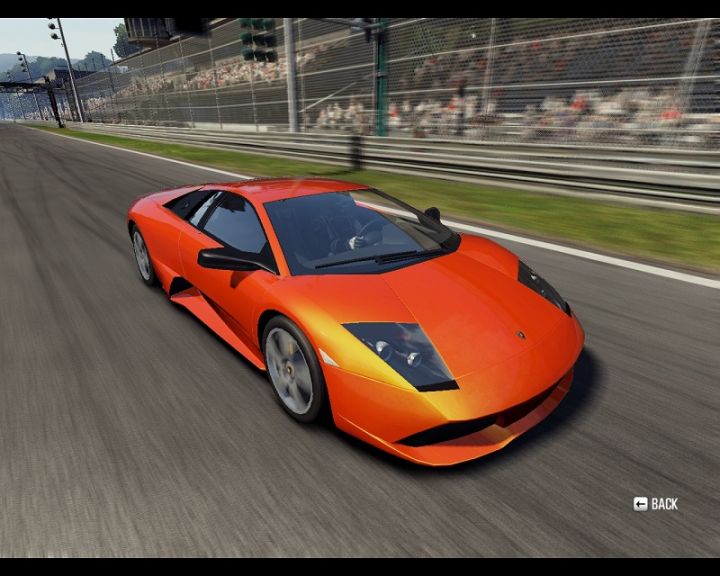Go back using the BACK button

click(656, 504)
